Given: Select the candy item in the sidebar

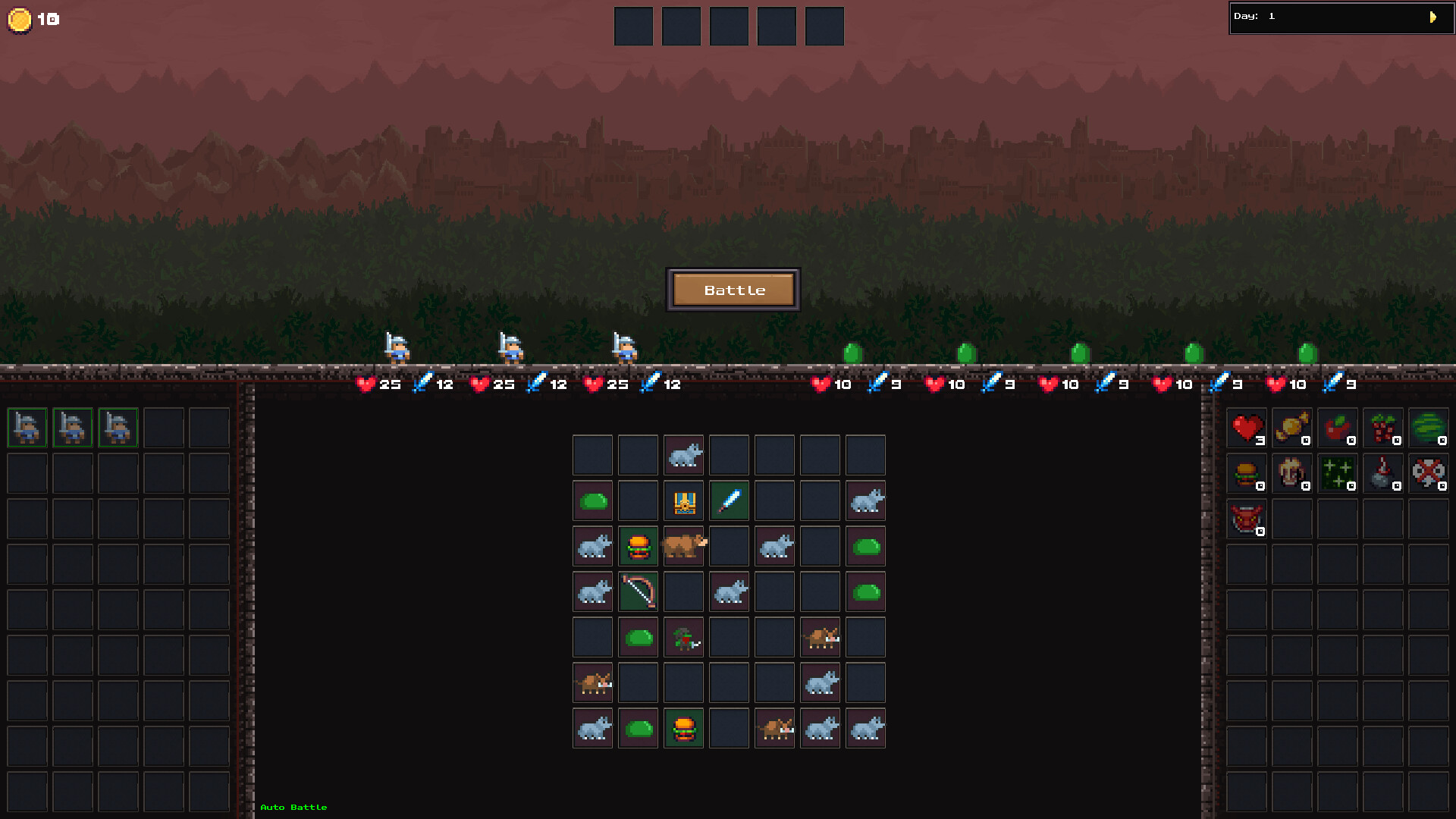Looking at the screenshot, I should (1291, 428).
